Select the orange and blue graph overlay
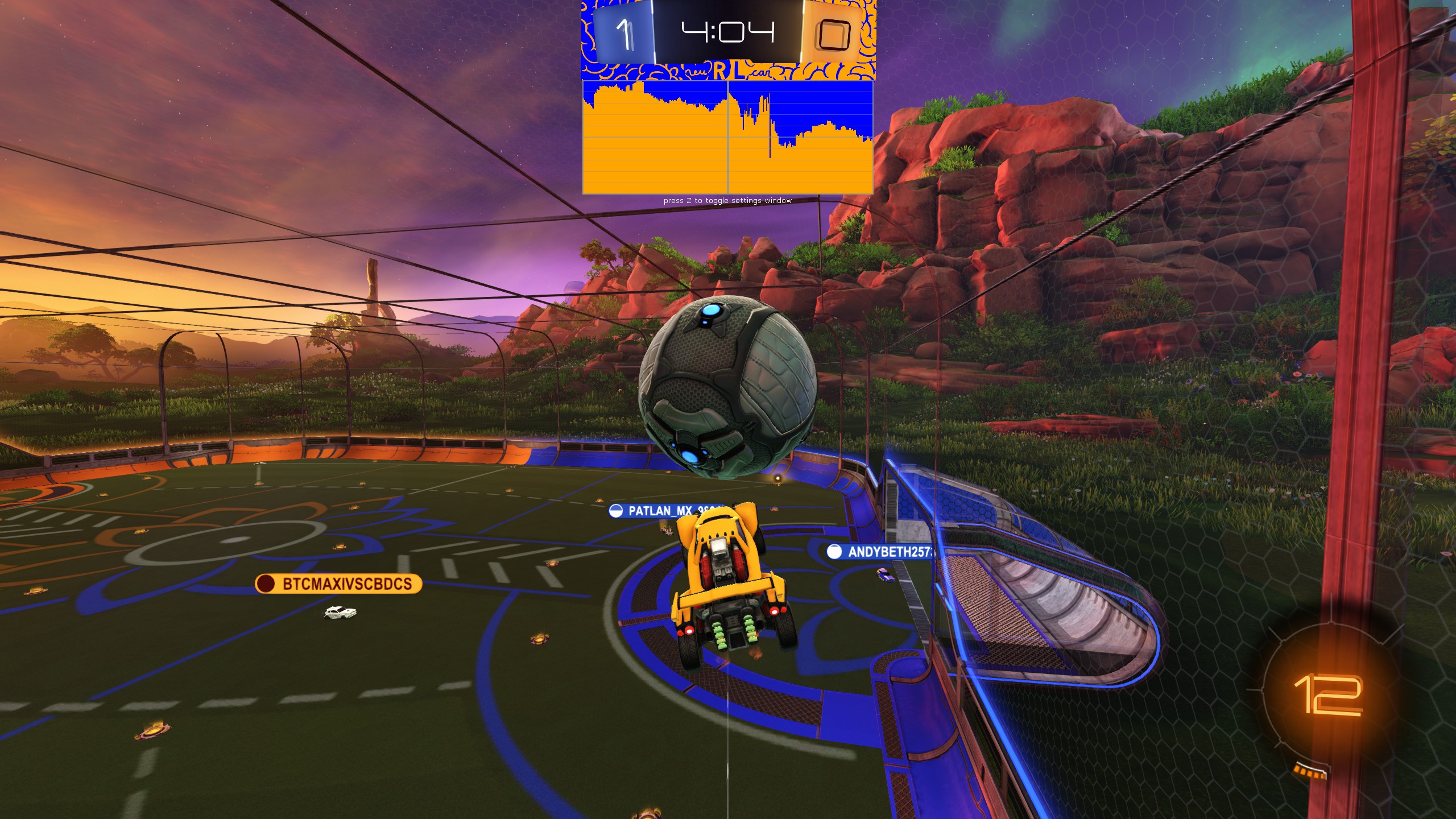The height and width of the screenshot is (819, 1456). click(x=727, y=138)
